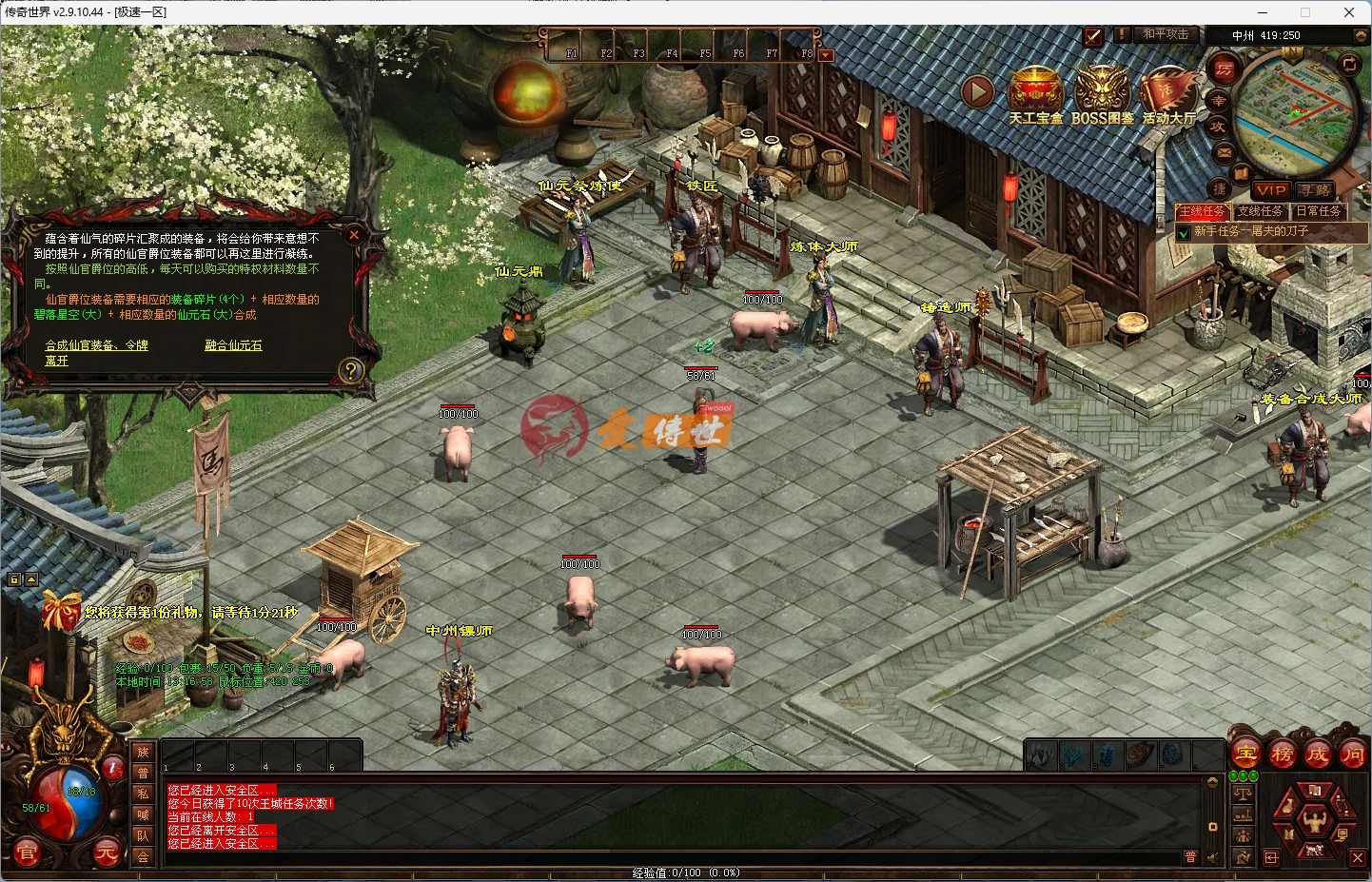1372x882 pixels.
Task: Click the VIP button under the minimap
Action: (x=1270, y=190)
